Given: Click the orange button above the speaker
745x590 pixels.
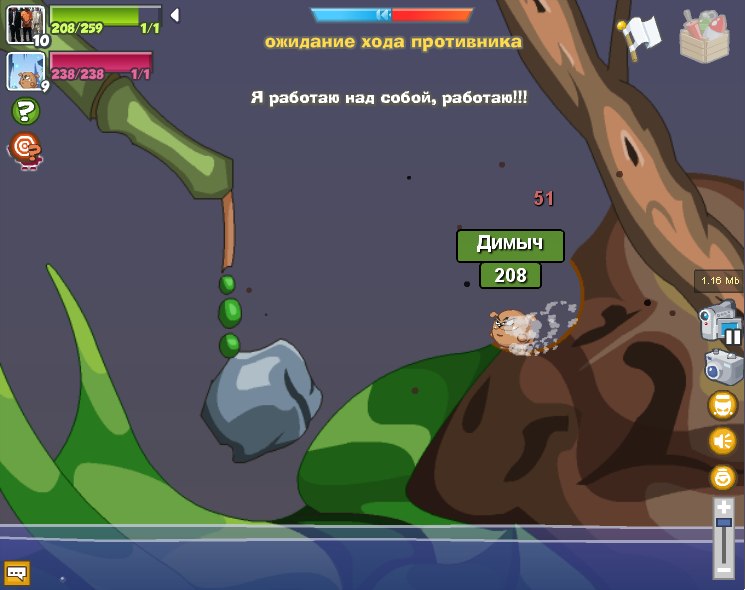Looking at the screenshot, I should pos(722,404).
